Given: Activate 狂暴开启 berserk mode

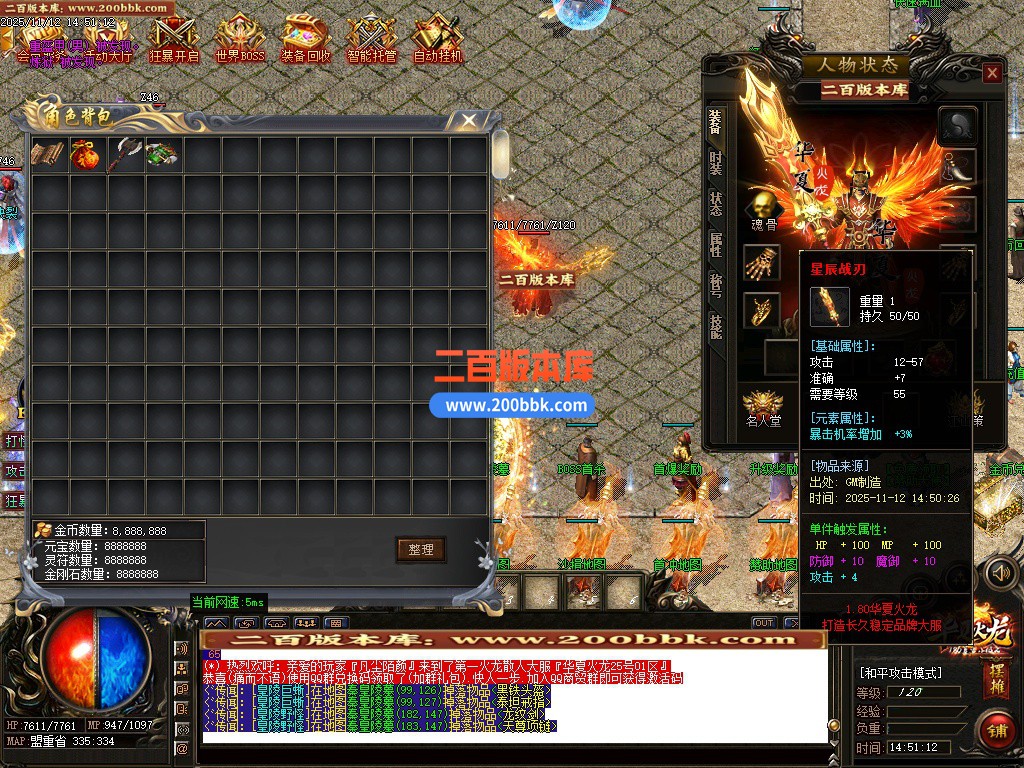Looking at the screenshot, I should [x=174, y=40].
